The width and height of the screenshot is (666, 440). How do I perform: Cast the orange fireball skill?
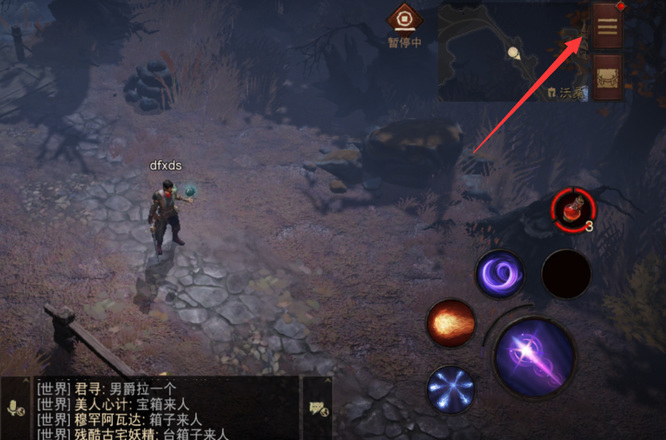450,324
